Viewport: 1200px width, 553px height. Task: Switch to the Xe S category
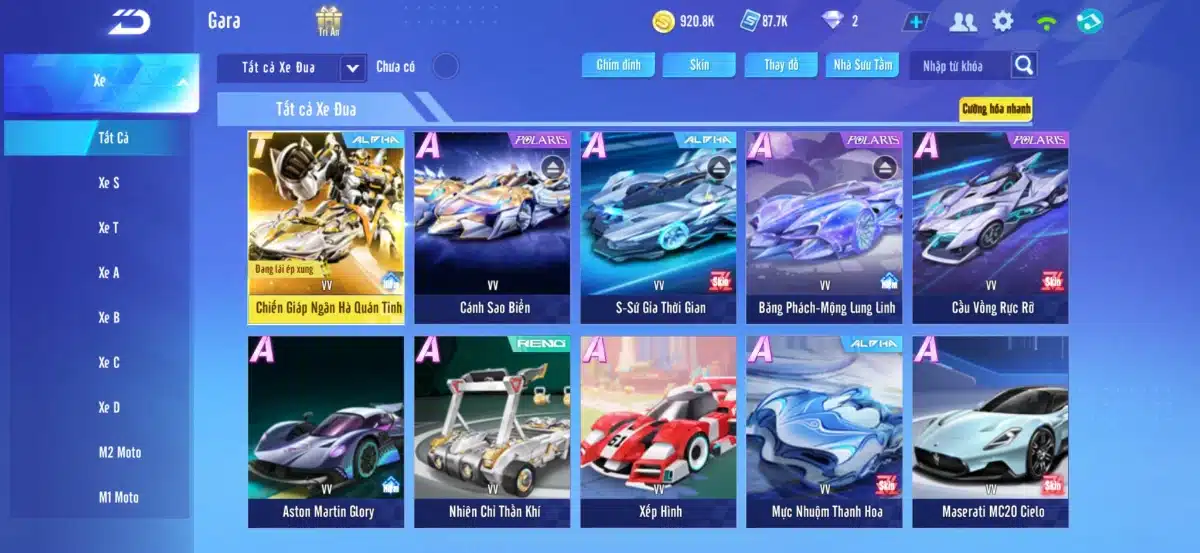point(109,183)
